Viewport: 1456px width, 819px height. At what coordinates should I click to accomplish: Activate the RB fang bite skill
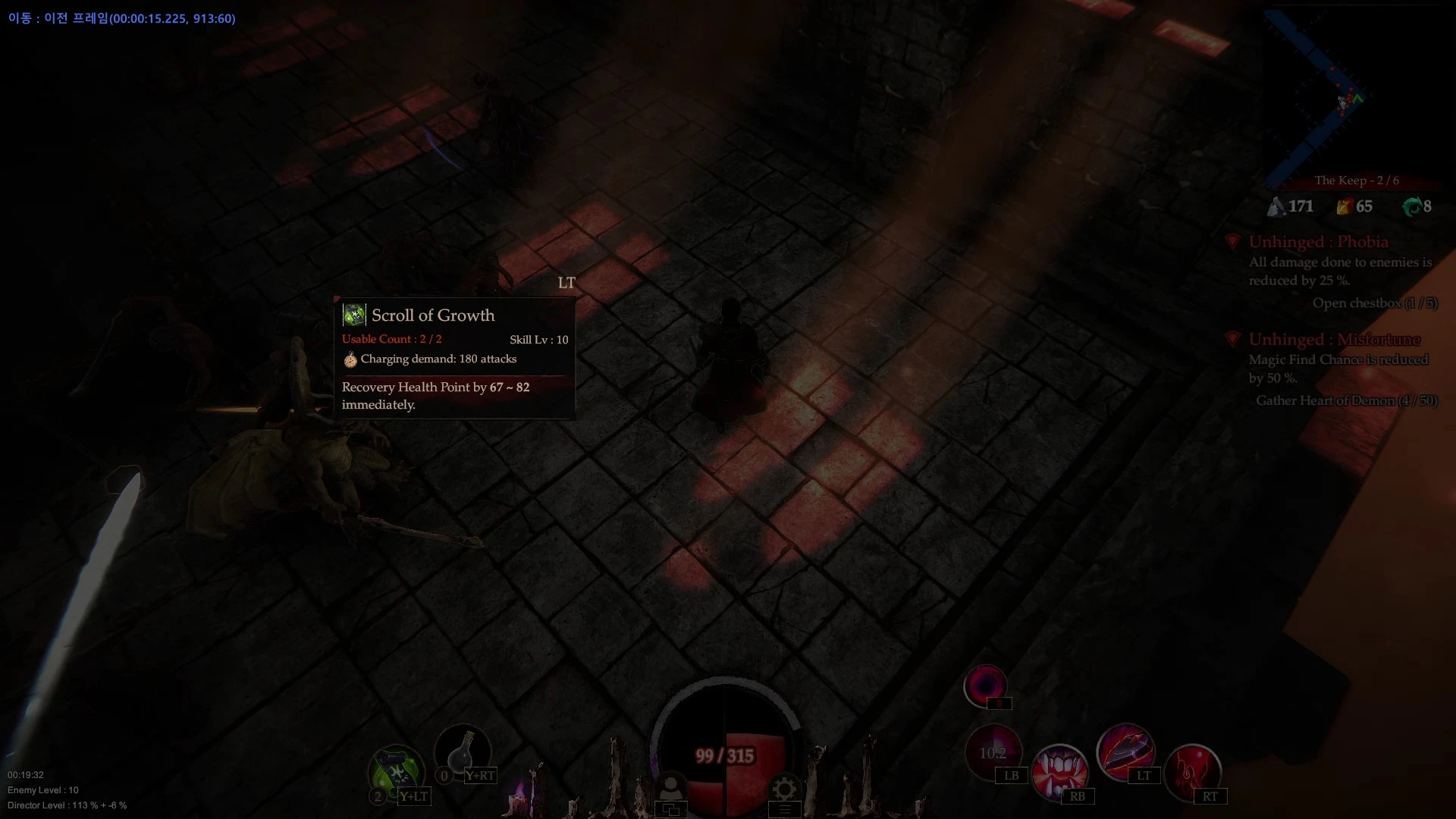[x=1061, y=771]
